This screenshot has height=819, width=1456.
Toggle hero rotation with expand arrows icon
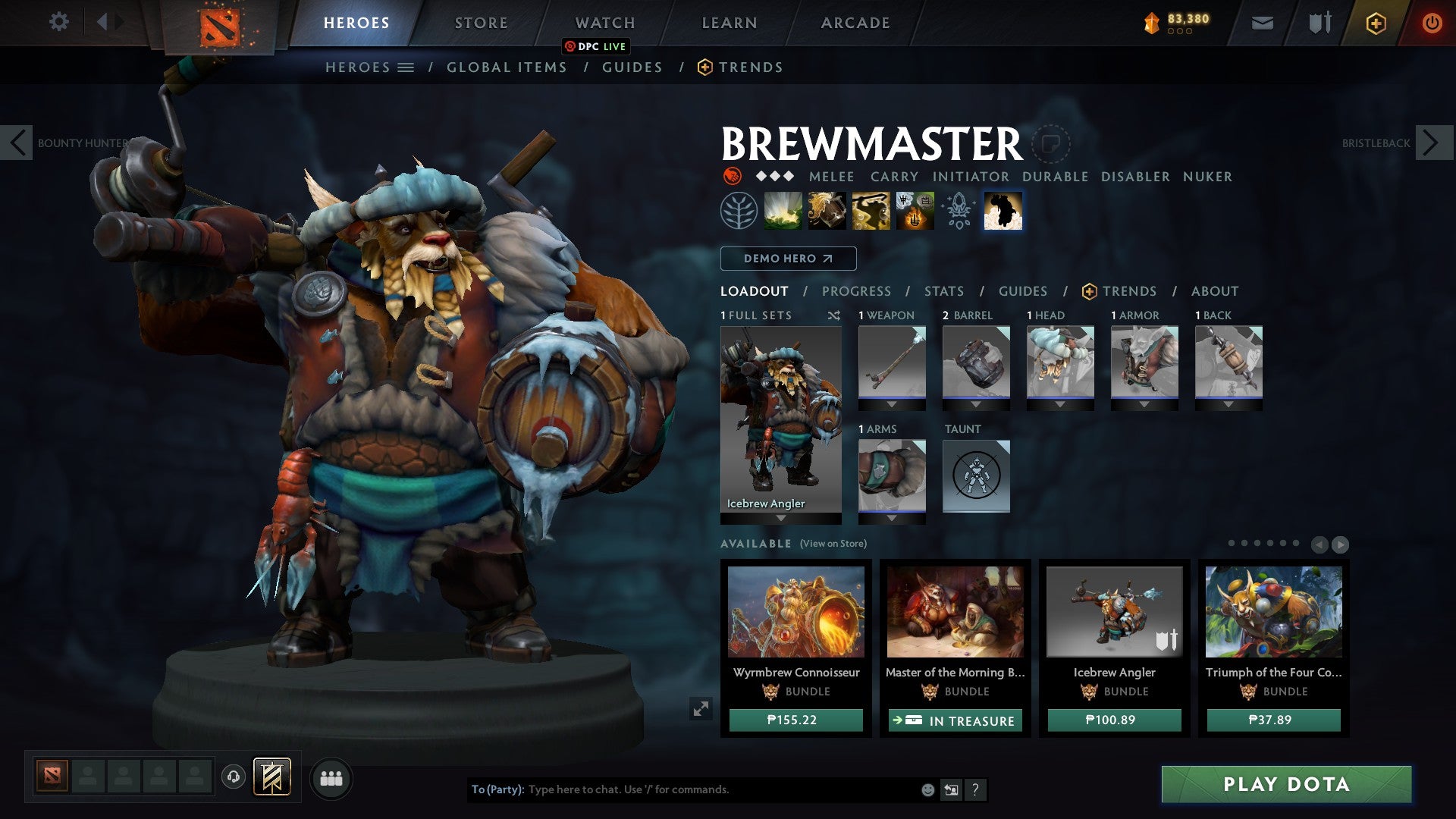701,709
